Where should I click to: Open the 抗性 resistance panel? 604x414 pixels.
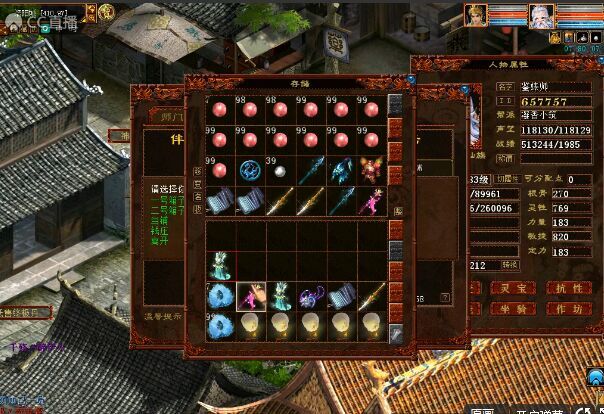tap(567, 288)
